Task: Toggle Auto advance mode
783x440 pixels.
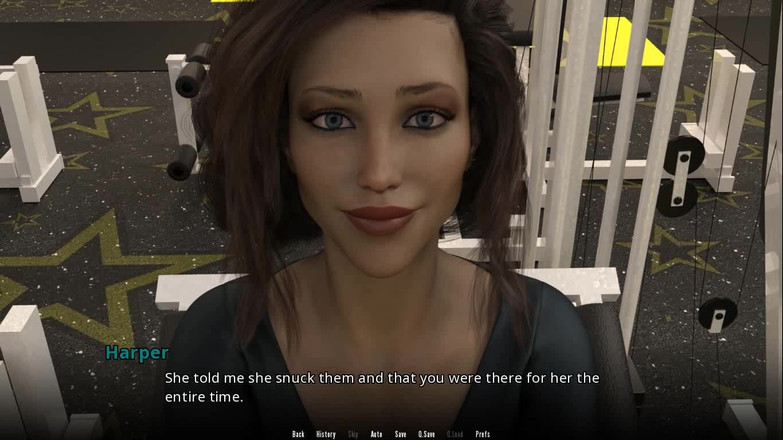Action: pyautogui.click(x=376, y=434)
